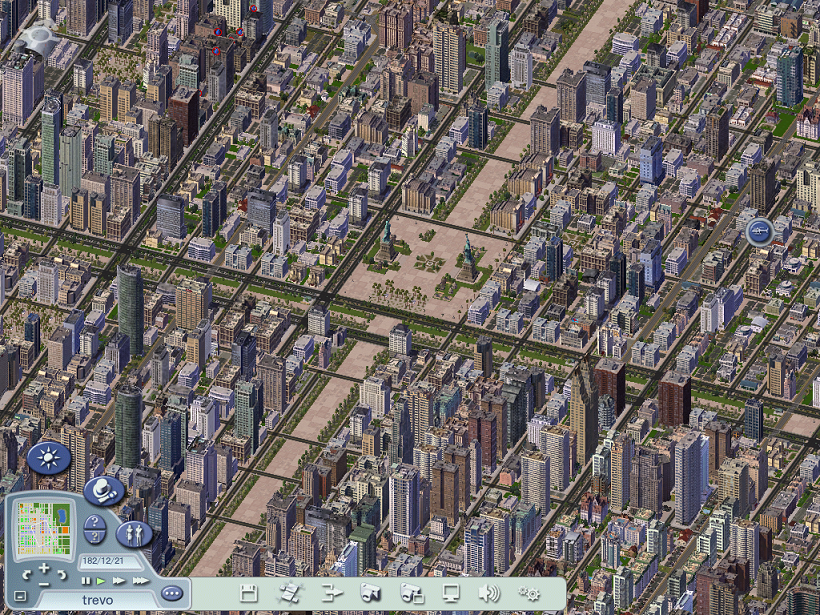Open game settings gears icon

tap(529, 592)
